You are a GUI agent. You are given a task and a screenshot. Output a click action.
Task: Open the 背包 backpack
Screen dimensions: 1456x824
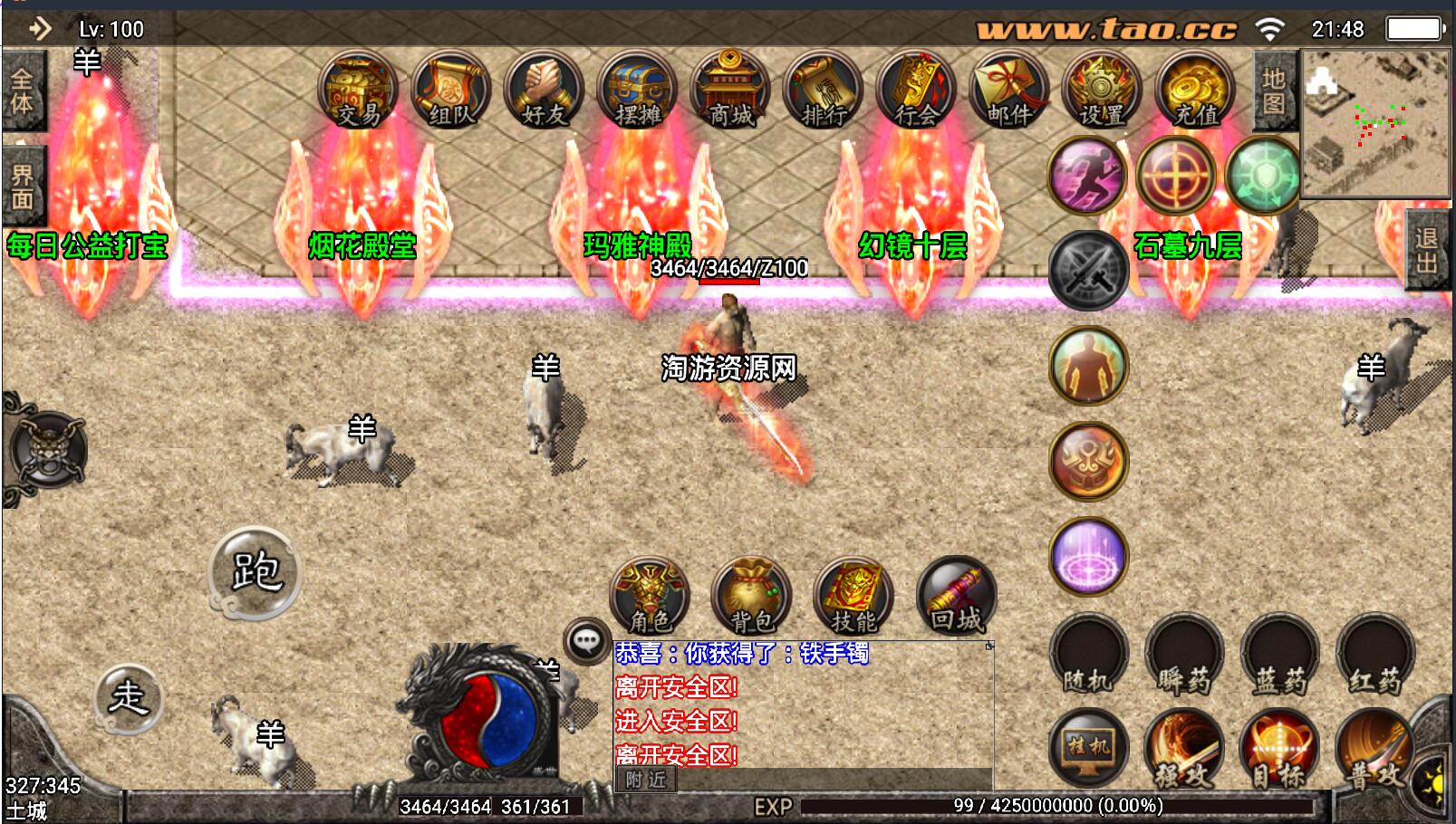pyautogui.click(x=752, y=597)
